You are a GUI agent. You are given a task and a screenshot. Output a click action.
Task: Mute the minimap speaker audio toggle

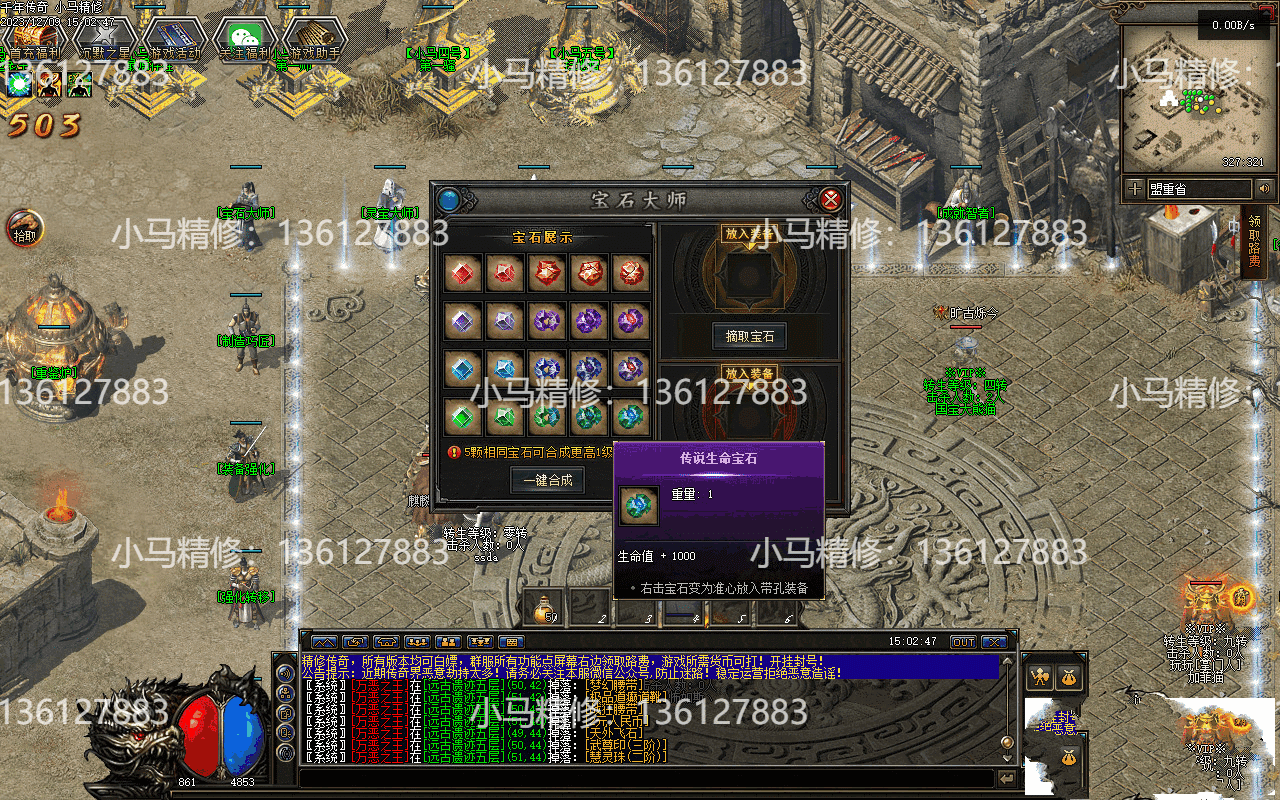click(1264, 189)
